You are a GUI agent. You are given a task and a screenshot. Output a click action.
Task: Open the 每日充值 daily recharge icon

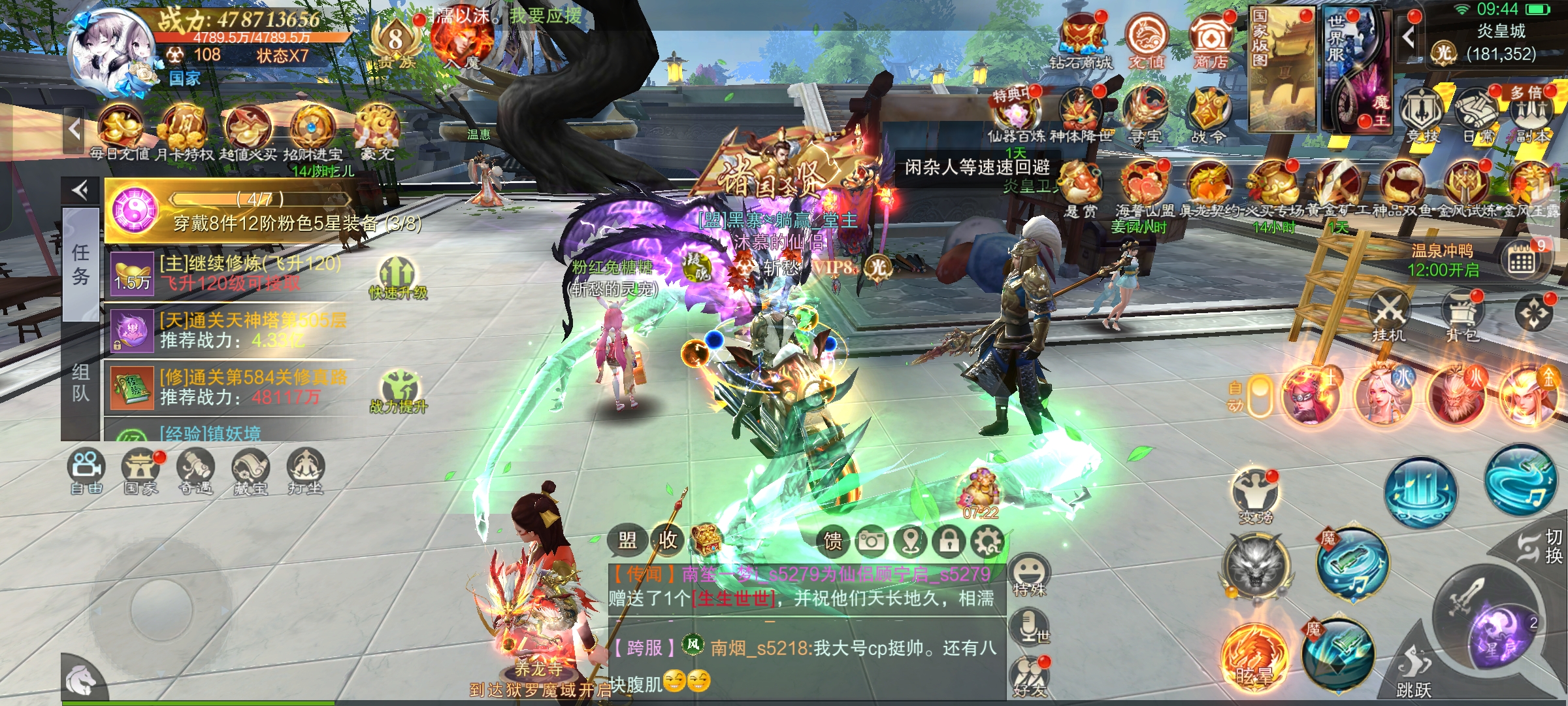click(120, 131)
